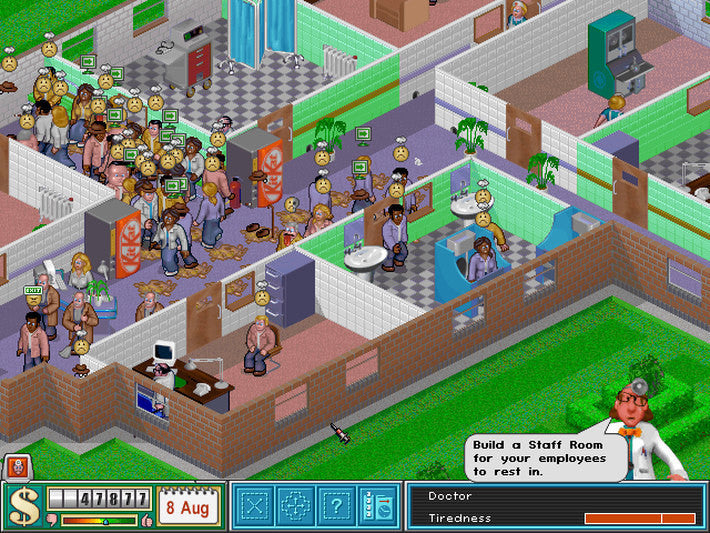The width and height of the screenshot is (710, 533).
Task: Open the hire staff clipboard icon
Action: (378, 506)
